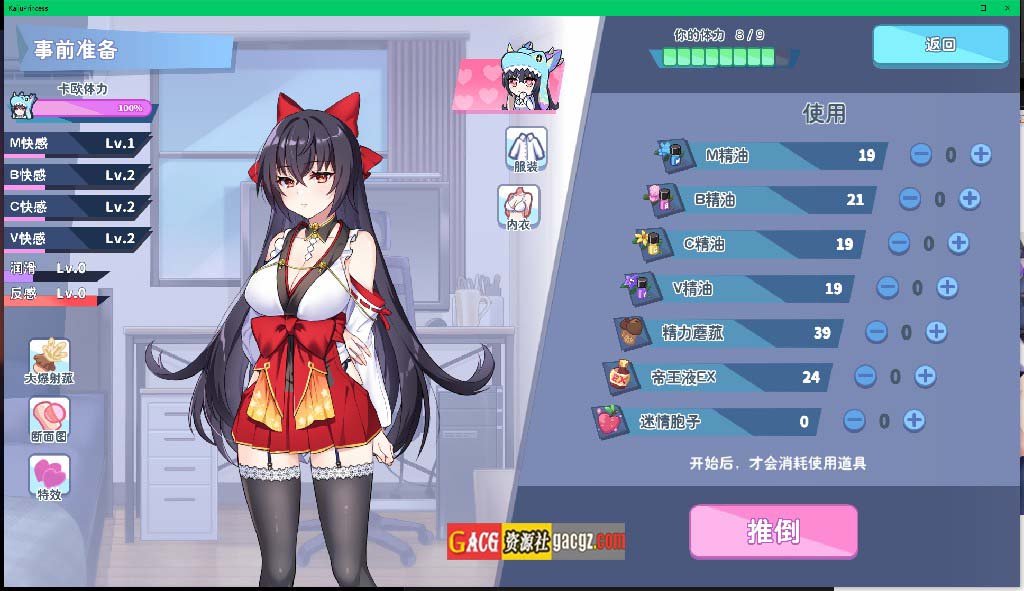Decrease 精力蘑菰 quantity with minus
This screenshot has height=591, width=1024.
pyautogui.click(x=876, y=332)
